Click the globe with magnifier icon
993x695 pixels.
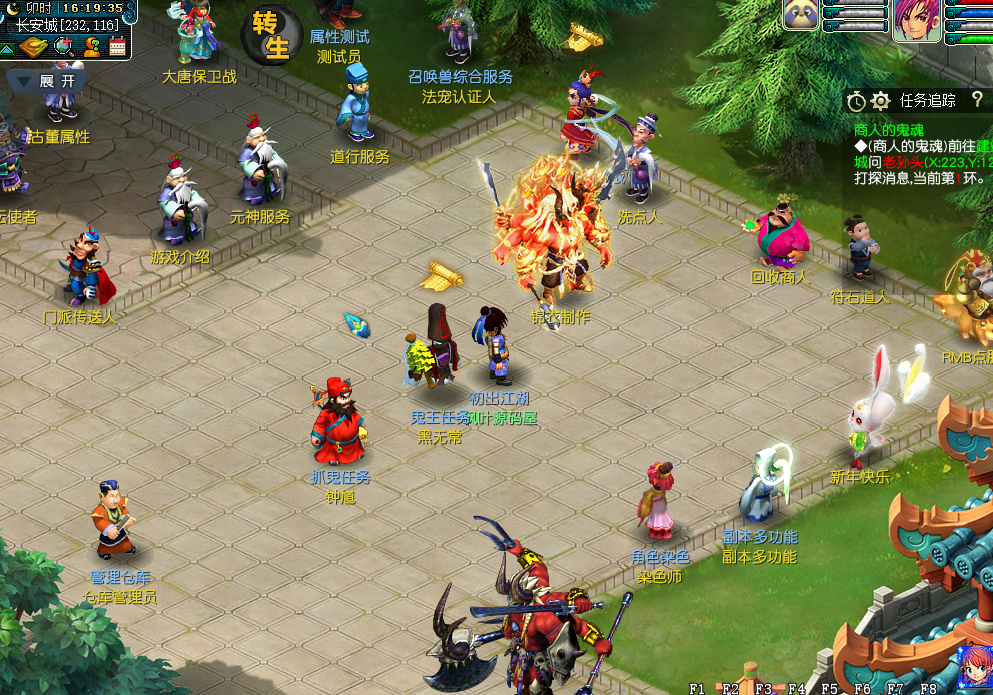(x=63, y=46)
